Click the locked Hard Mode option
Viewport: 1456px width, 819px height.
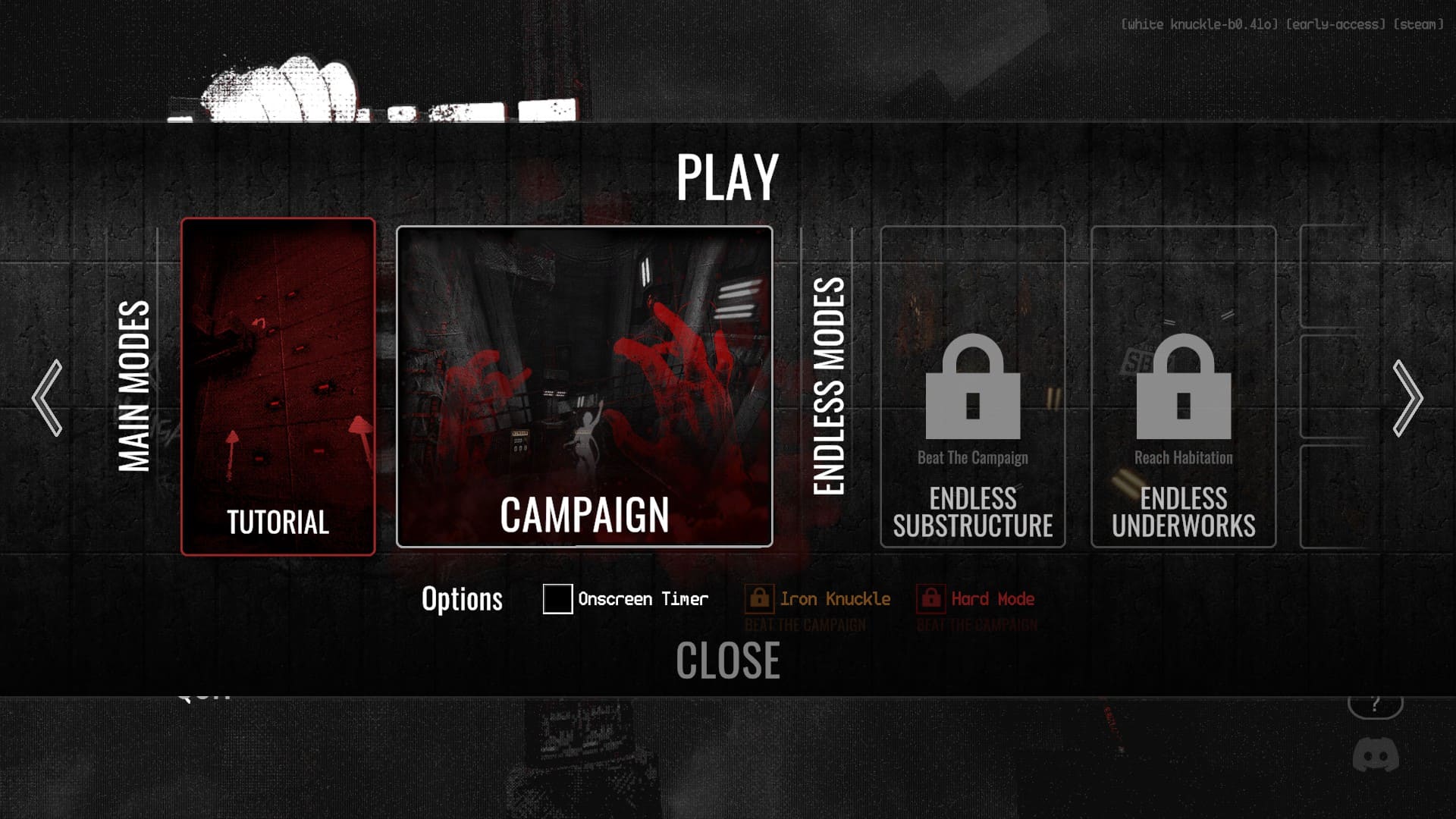pyautogui.click(x=976, y=599)
